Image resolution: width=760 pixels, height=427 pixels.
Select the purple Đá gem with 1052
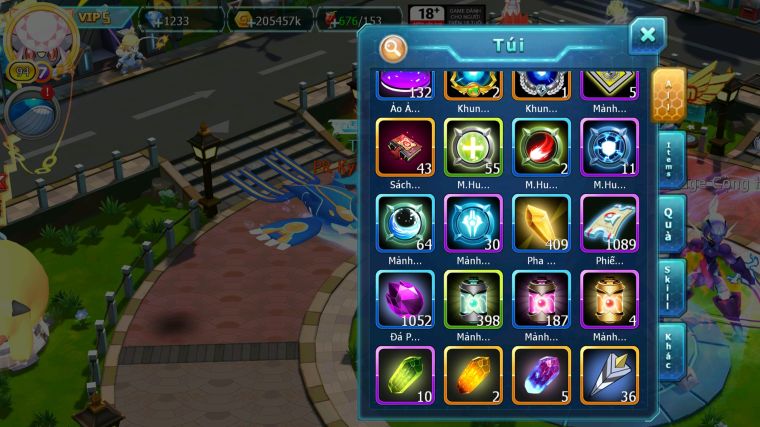(x=406, y=298)
